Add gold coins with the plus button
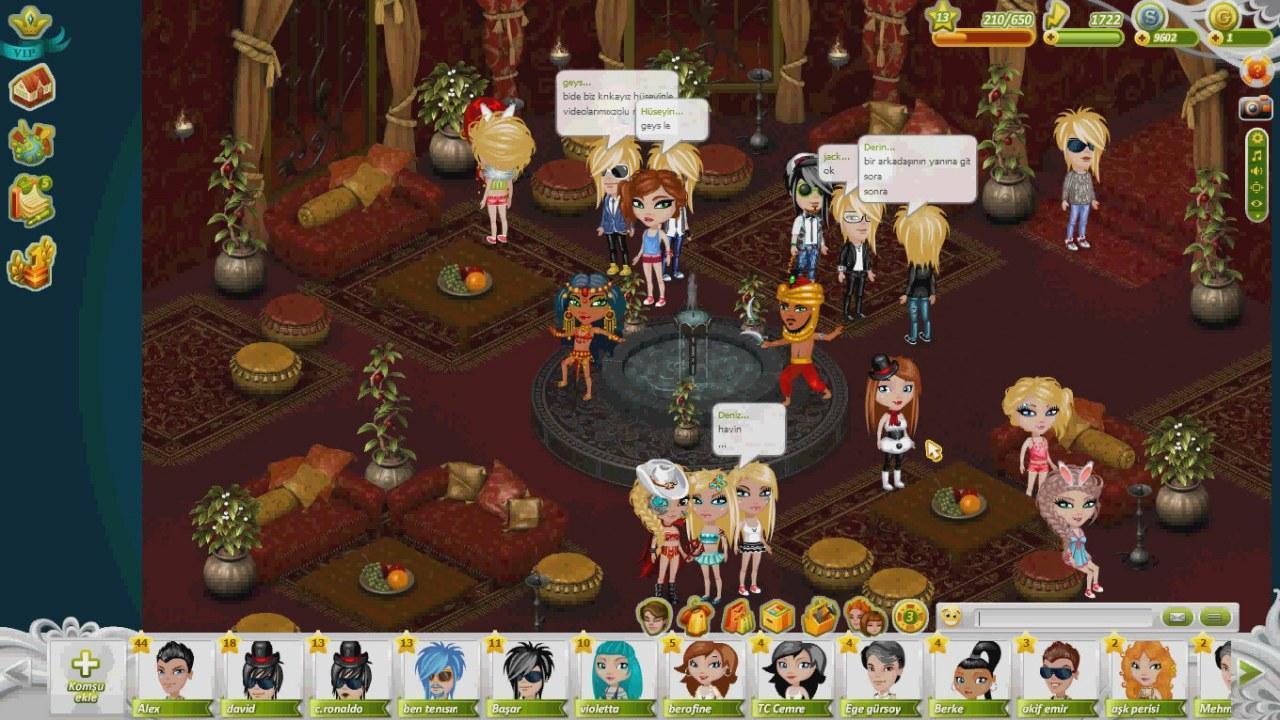 (x=1214, y=38)
